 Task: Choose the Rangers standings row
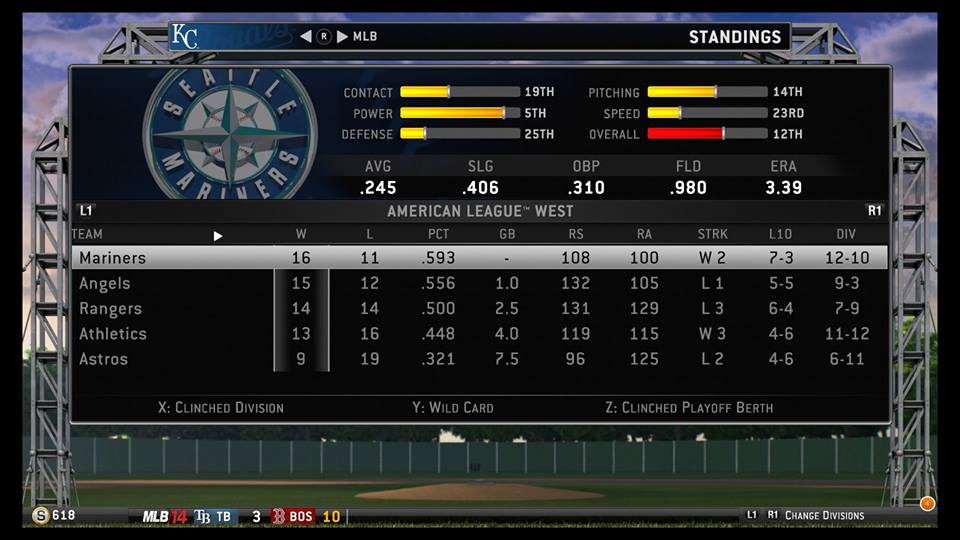pos(110,309)
